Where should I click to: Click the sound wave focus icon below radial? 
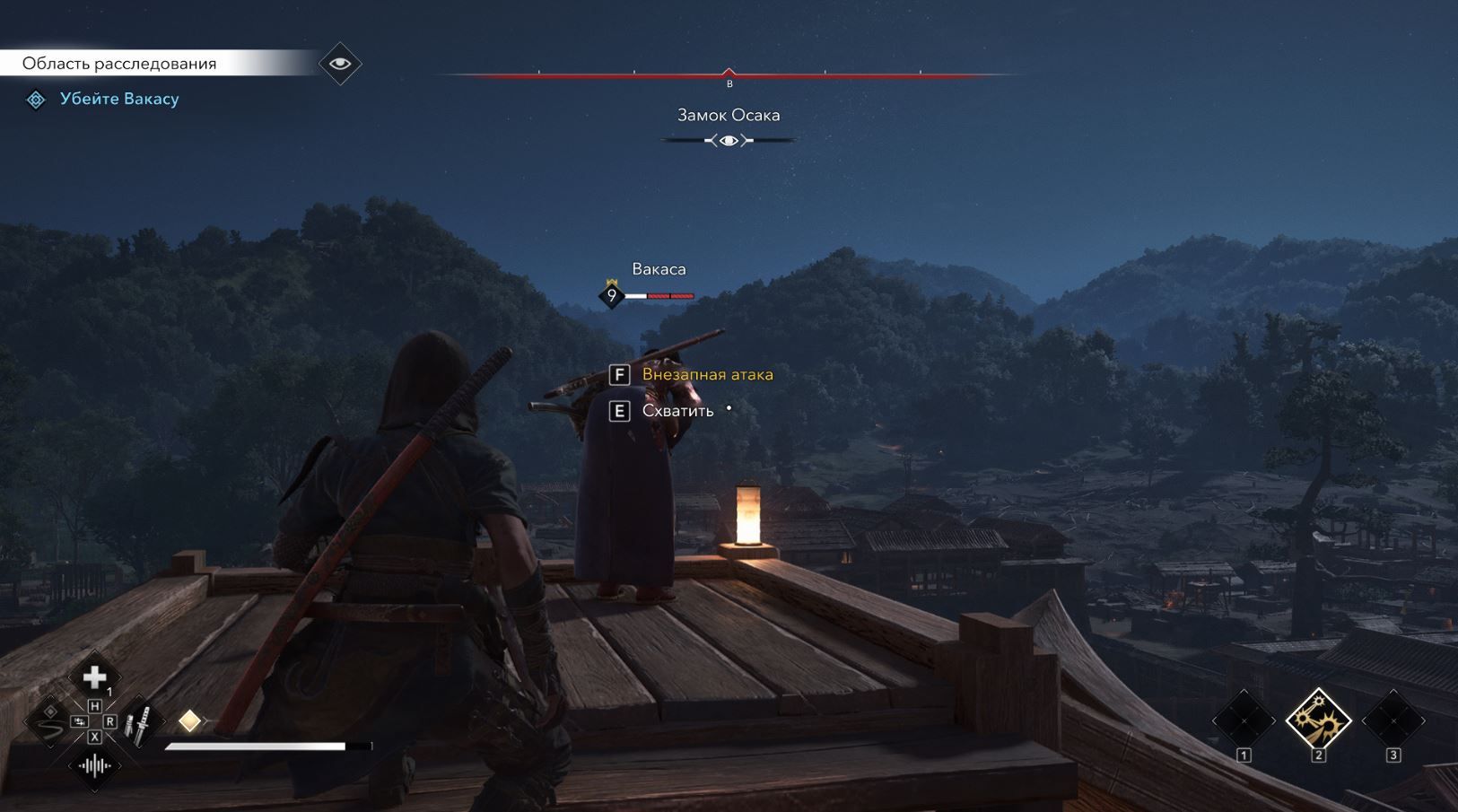[x=94, y=766]
